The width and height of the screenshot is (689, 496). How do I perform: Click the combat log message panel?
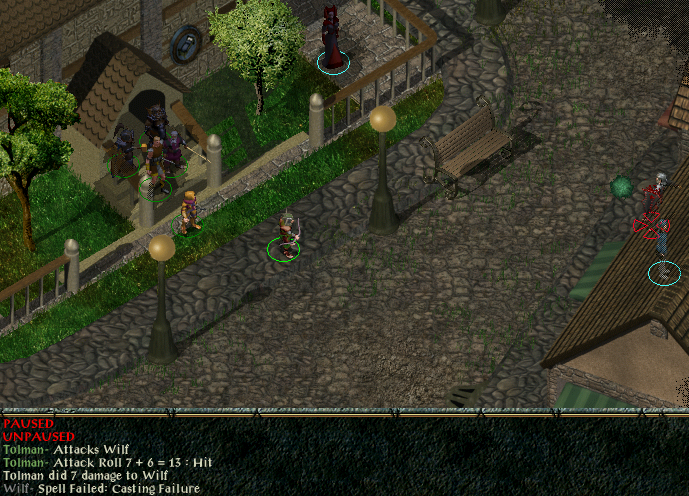point(344,456)
